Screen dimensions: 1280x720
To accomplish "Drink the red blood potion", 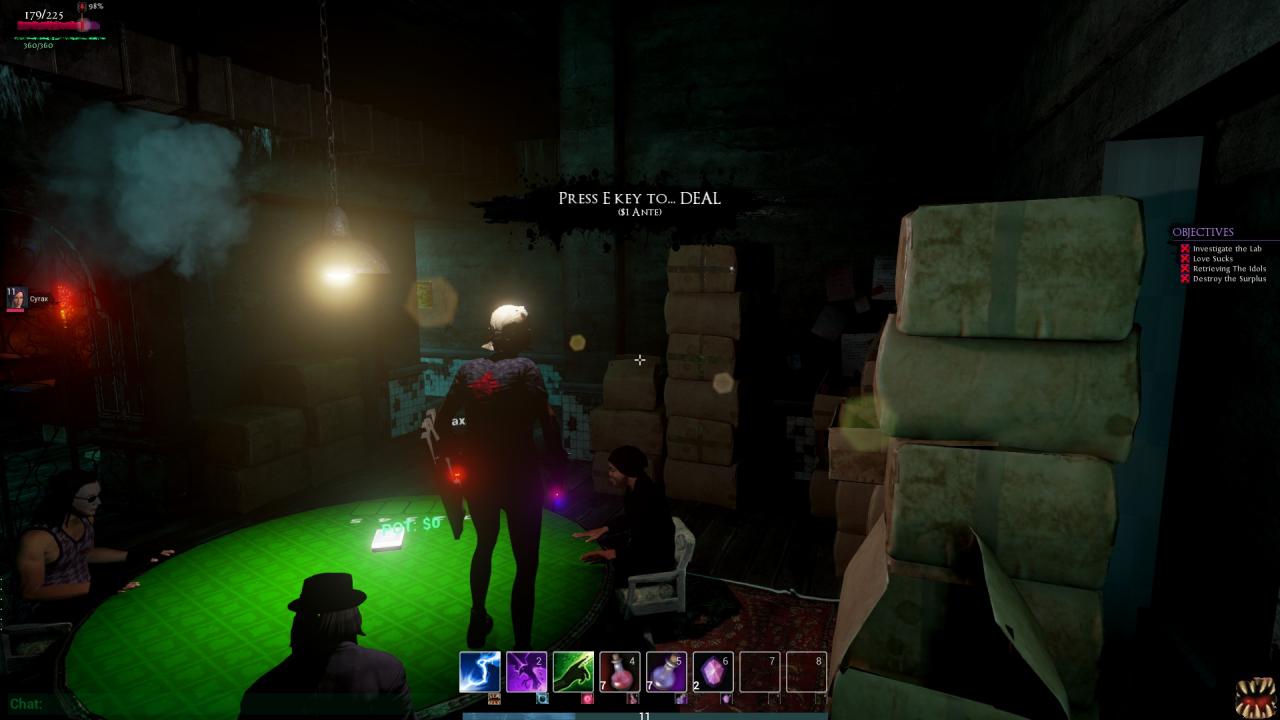I will pyautogui.click(x=620, y=672).
